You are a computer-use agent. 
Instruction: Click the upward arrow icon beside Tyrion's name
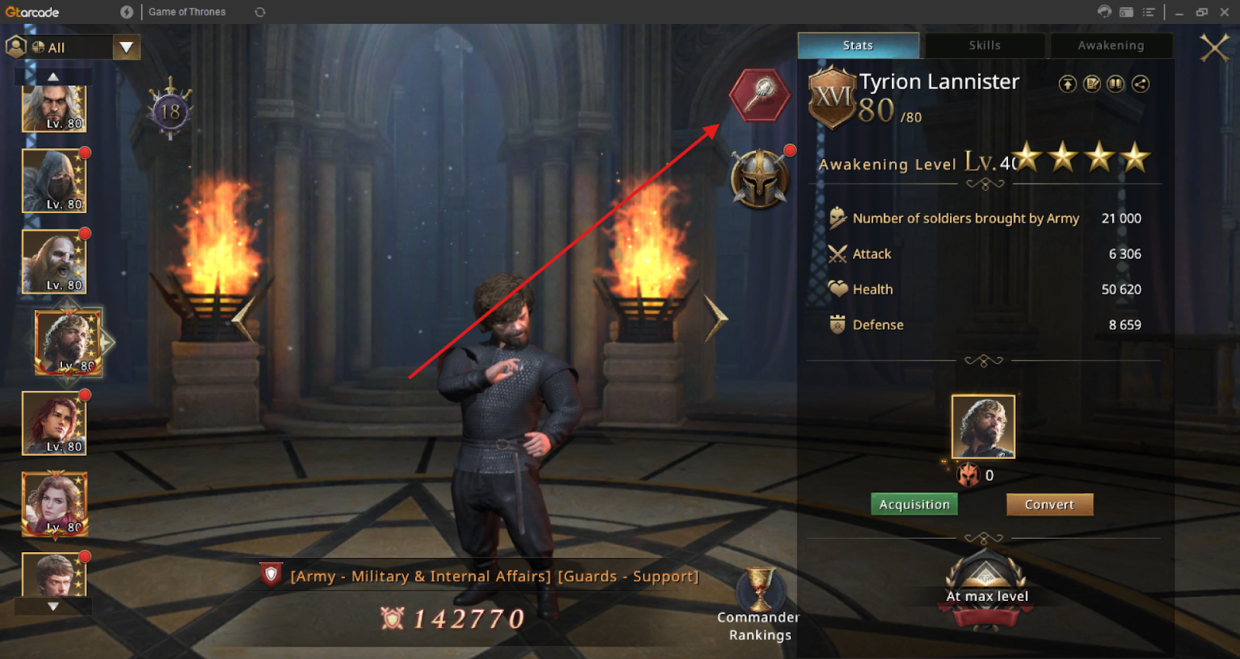1068,84
